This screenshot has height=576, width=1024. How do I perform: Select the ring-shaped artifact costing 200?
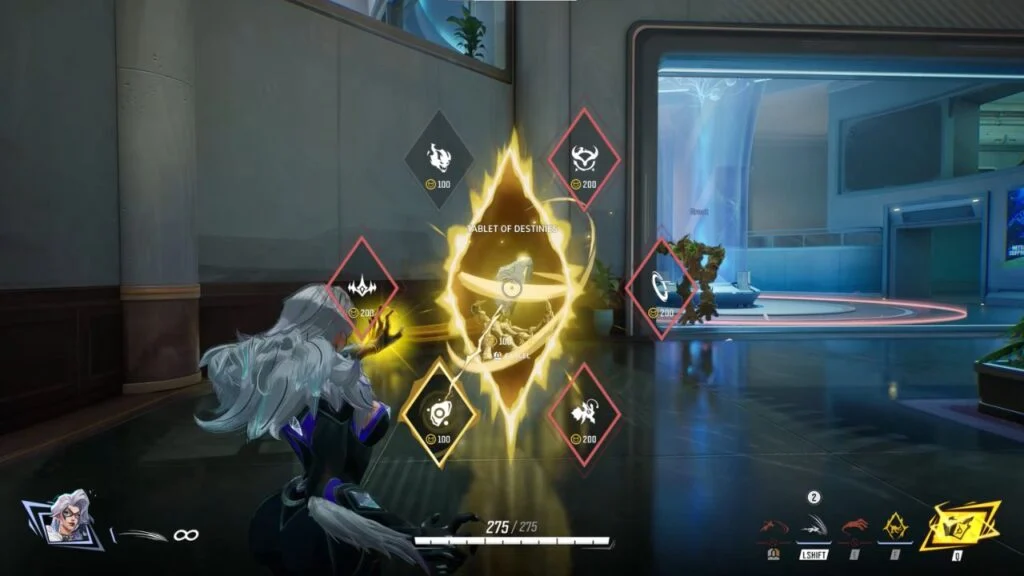pos(659,288)
